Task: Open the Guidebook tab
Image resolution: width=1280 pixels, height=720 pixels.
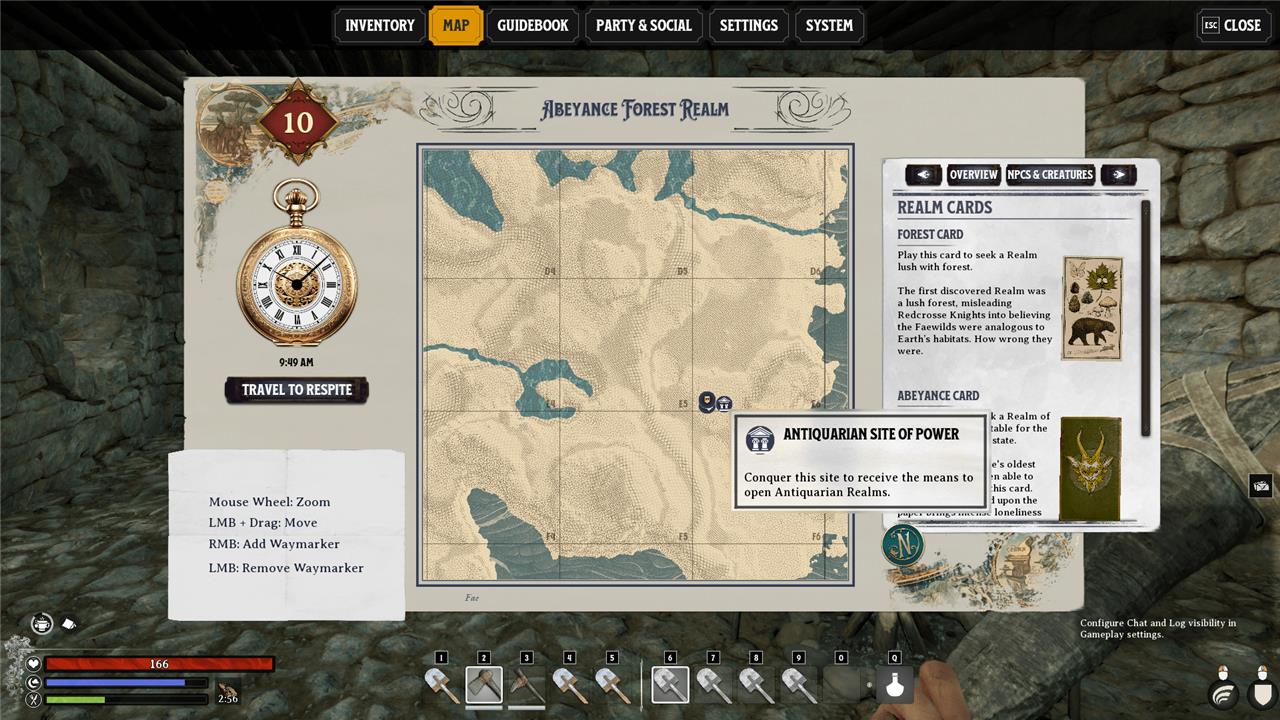Action: 533,25
